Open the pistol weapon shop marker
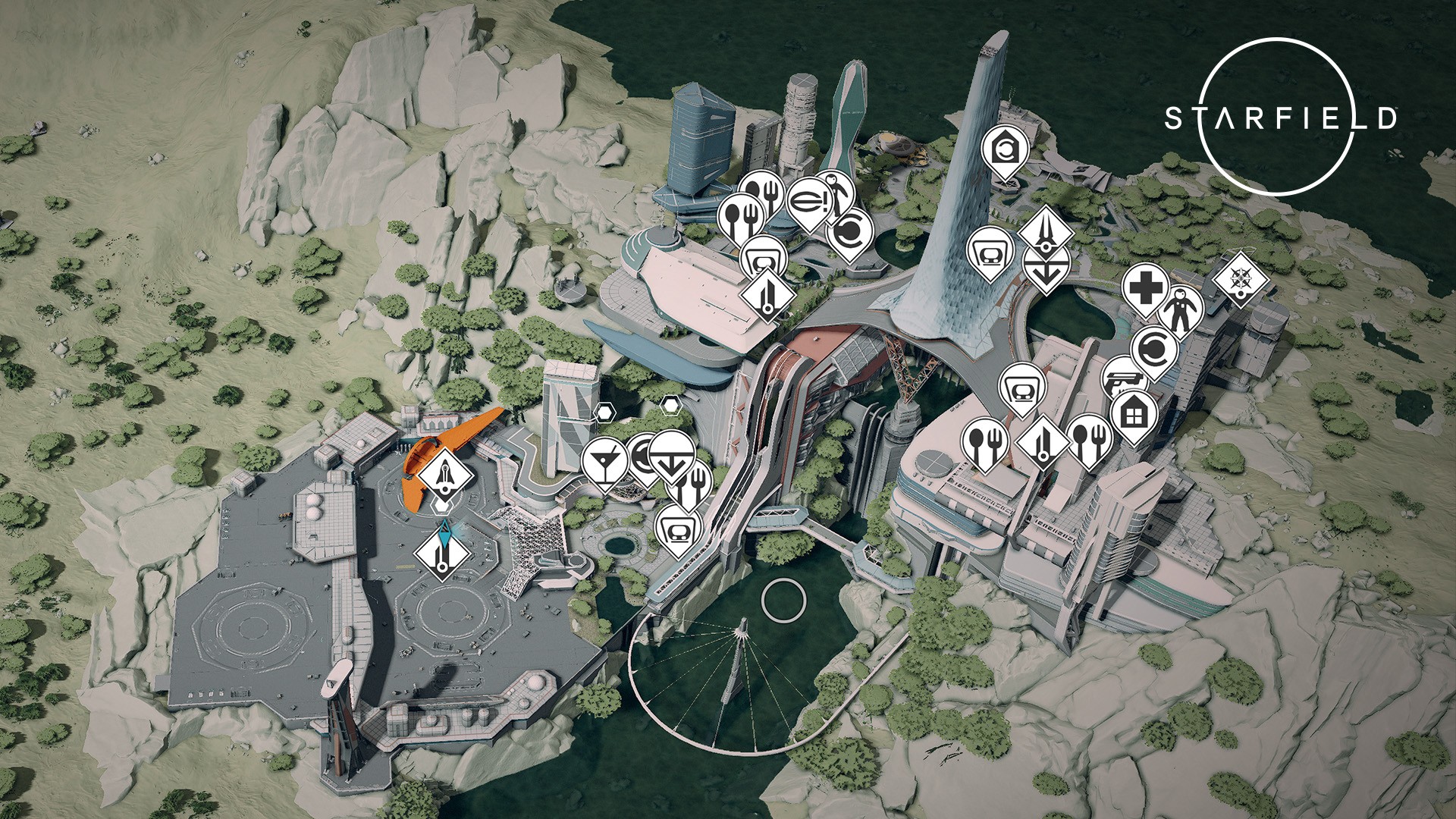Screen dimensions: 1456x819 click(x=1120, y=380)
